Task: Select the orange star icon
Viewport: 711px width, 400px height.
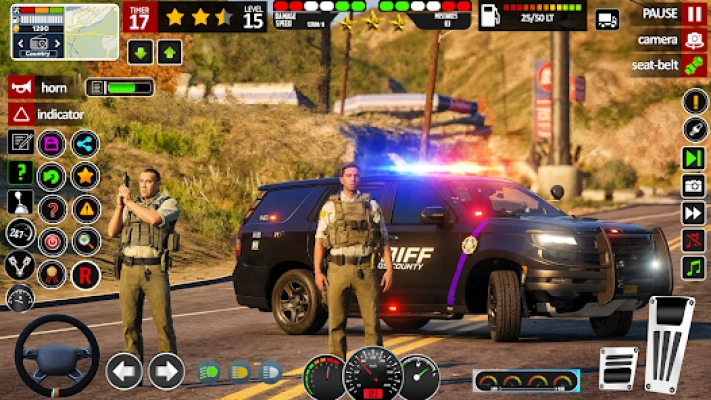Action: pyautogui.click(x=85, y=176)
